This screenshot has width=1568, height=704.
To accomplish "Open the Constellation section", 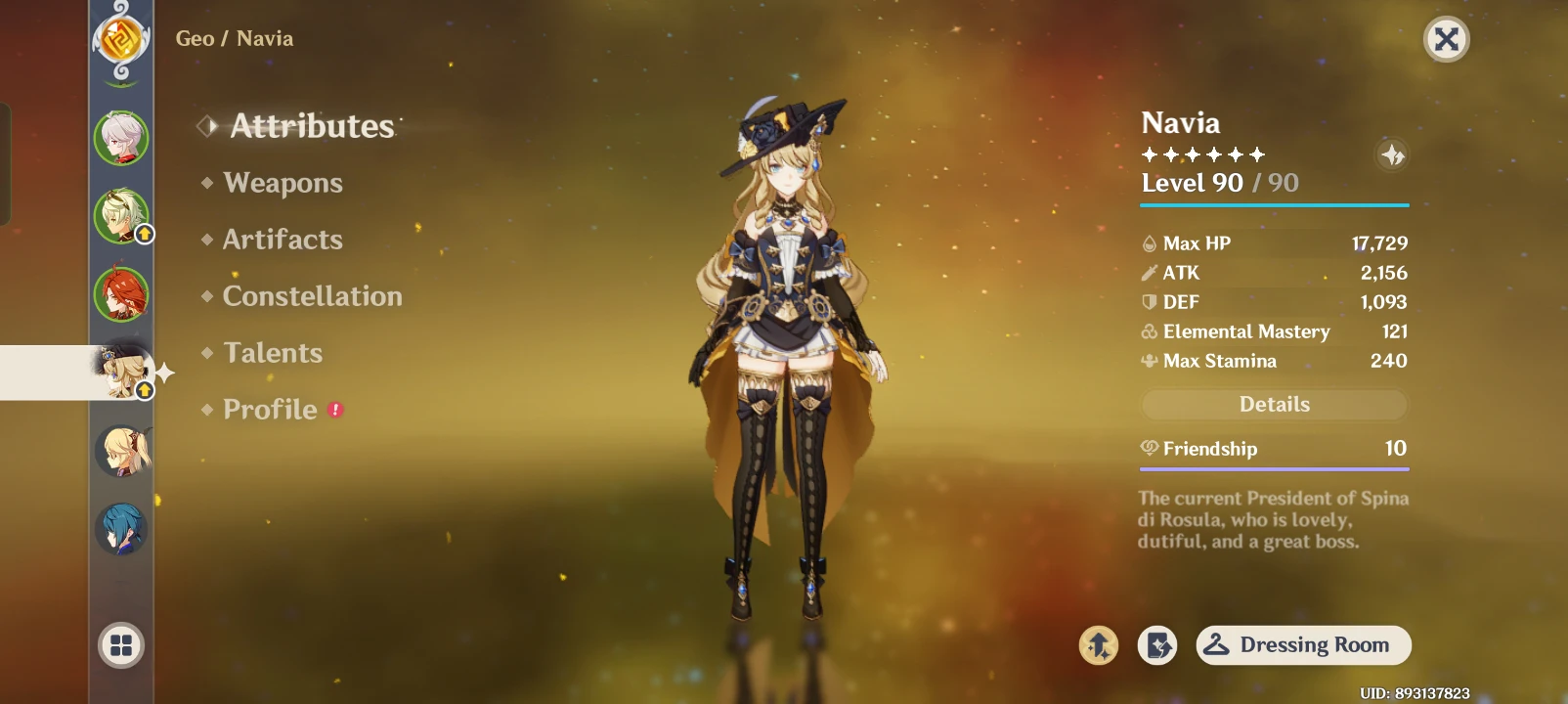I will pos(313,295).
